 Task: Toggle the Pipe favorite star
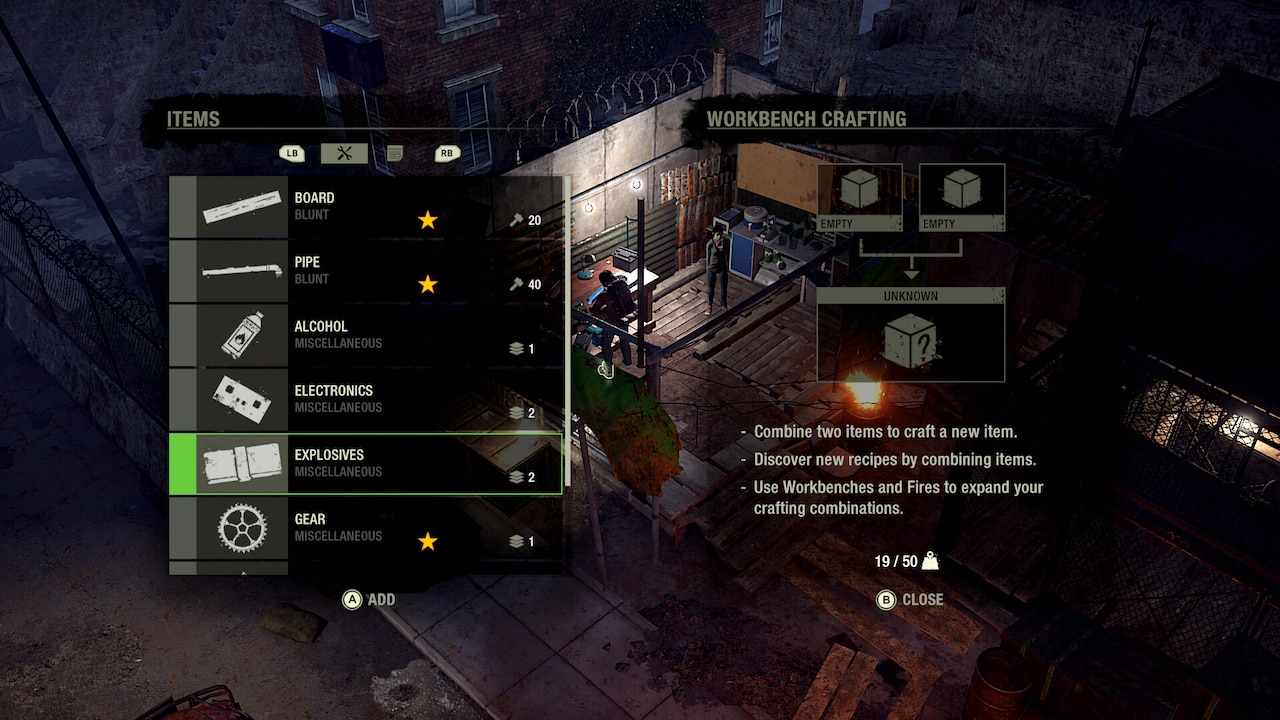427,284
